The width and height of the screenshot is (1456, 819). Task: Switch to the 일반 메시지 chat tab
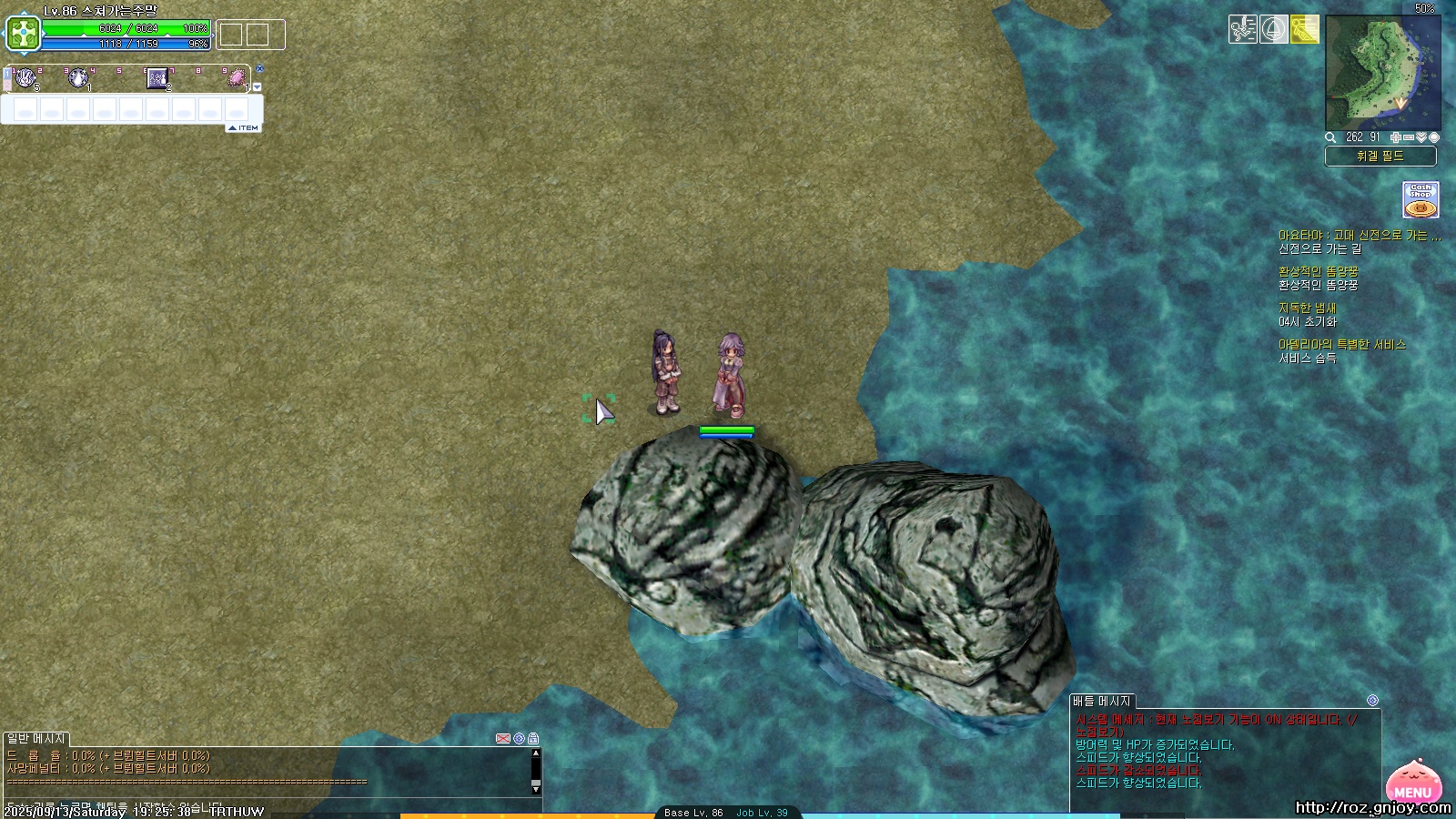click(x=36, y=738)
